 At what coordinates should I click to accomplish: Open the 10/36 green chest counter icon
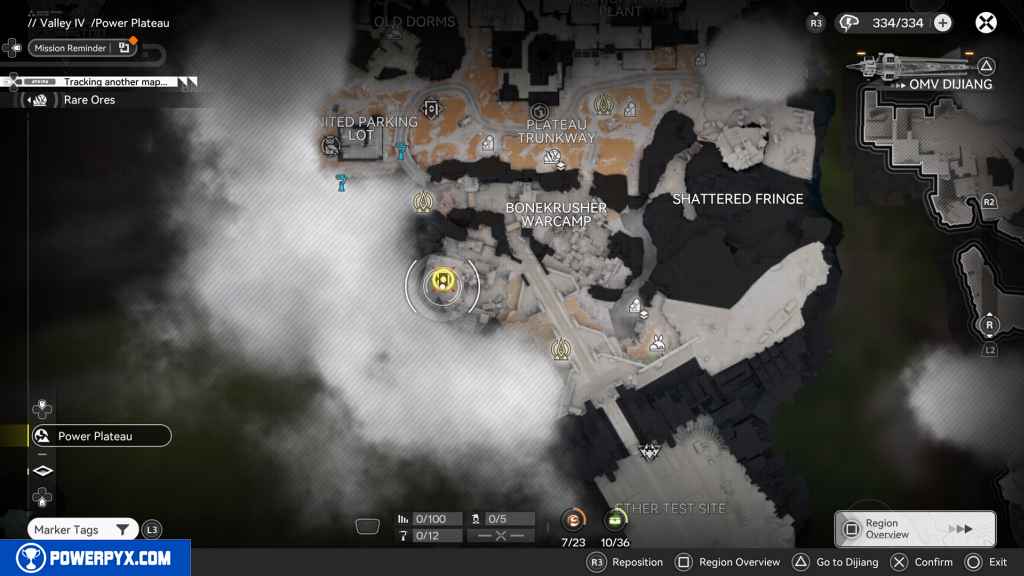point(615,519)
